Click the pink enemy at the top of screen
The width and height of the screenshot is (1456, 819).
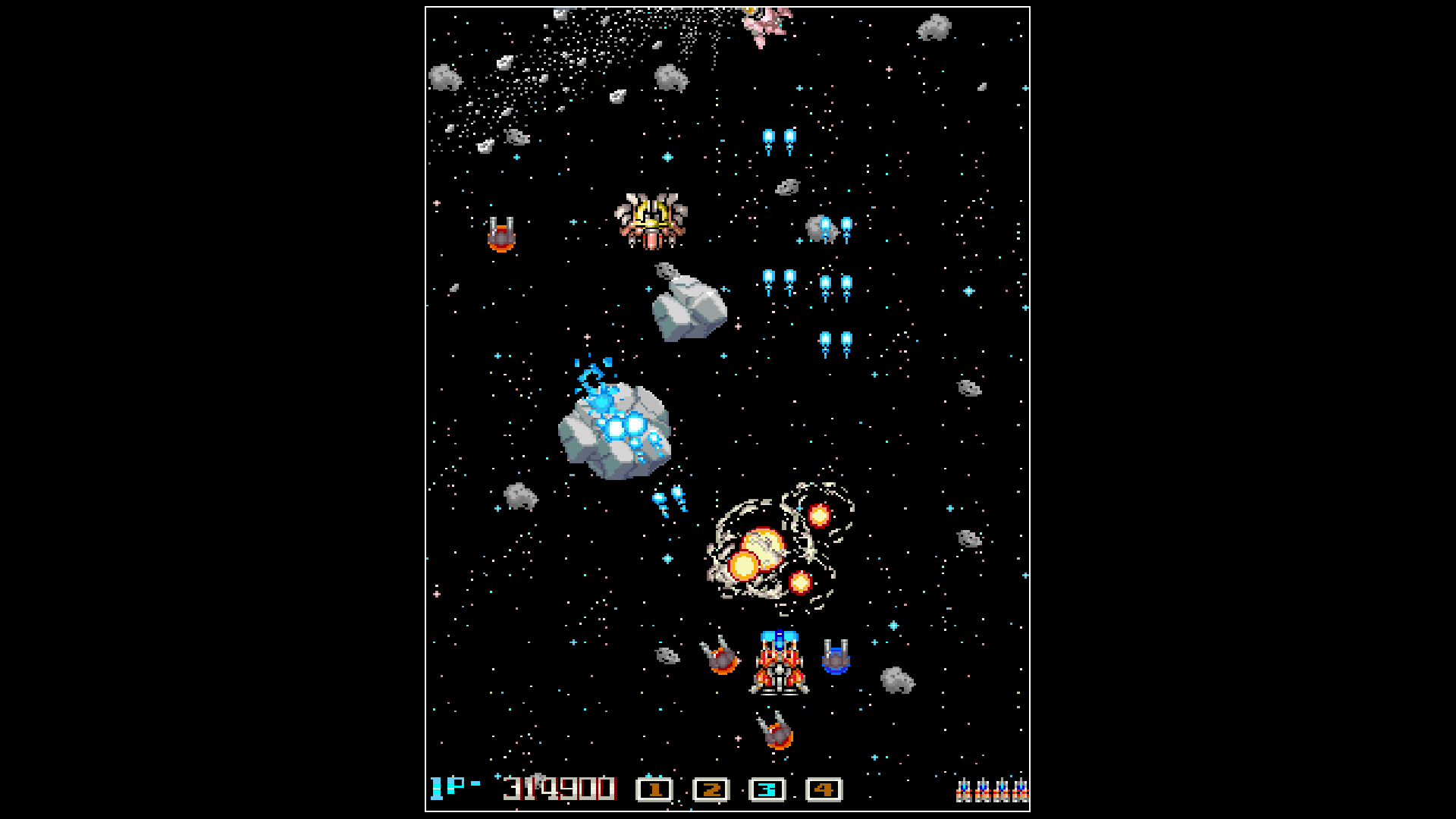[766, 23]
